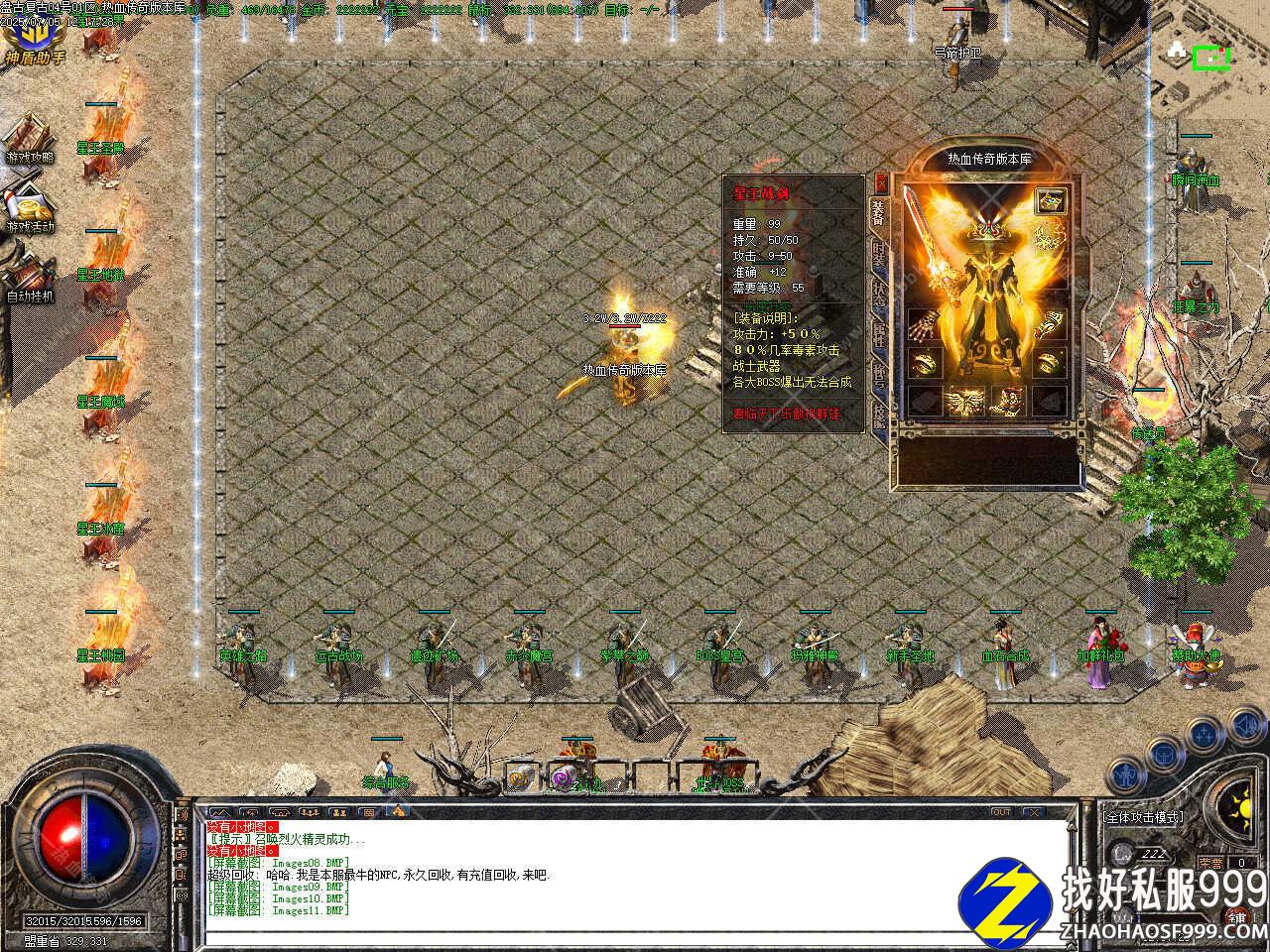Select the skeletal glove equipment slot

pos(924,325)
